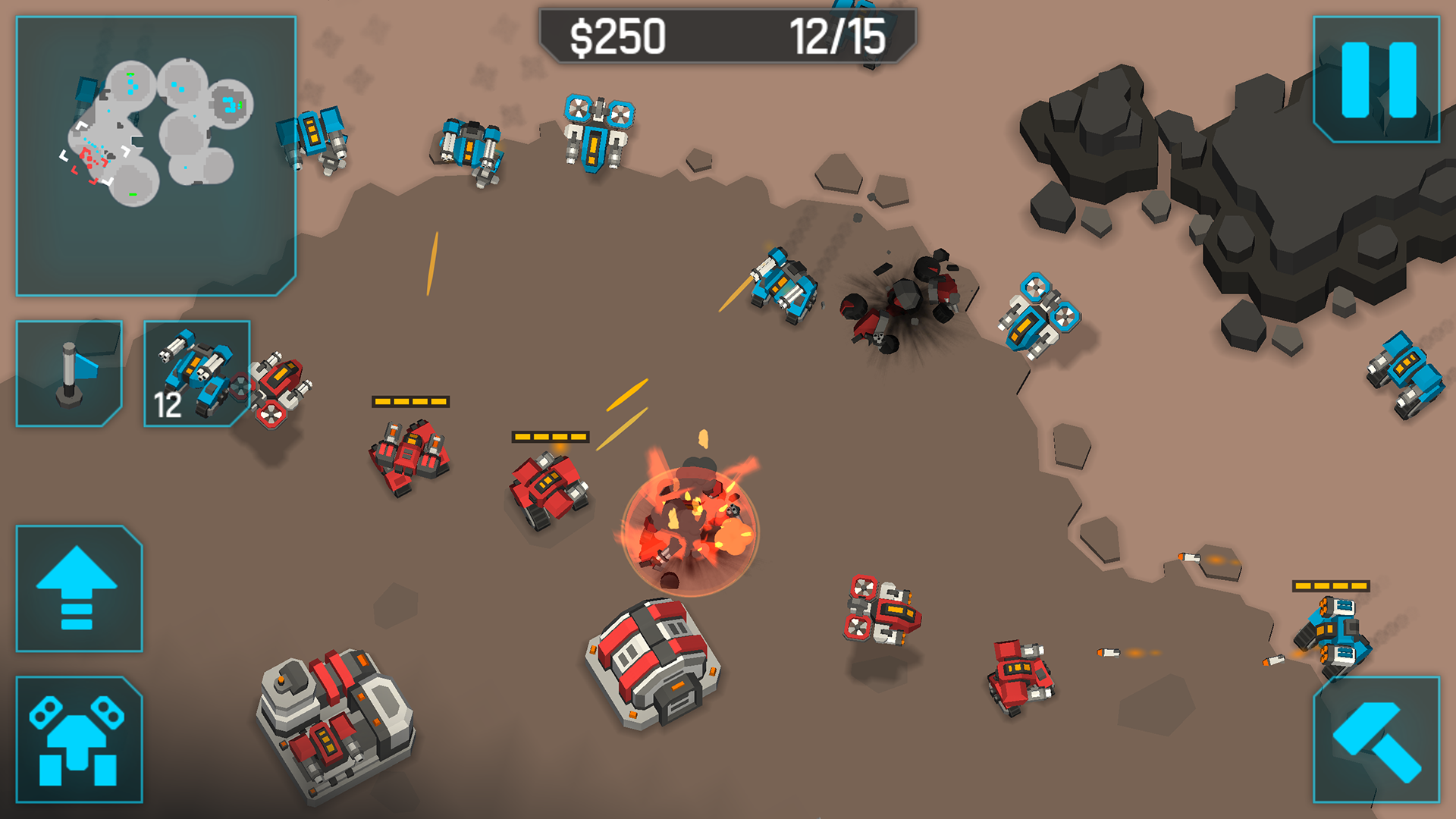Select the unit group showing 12
Viewport: 1456px width, 819px height.
[x=196, y=375]
